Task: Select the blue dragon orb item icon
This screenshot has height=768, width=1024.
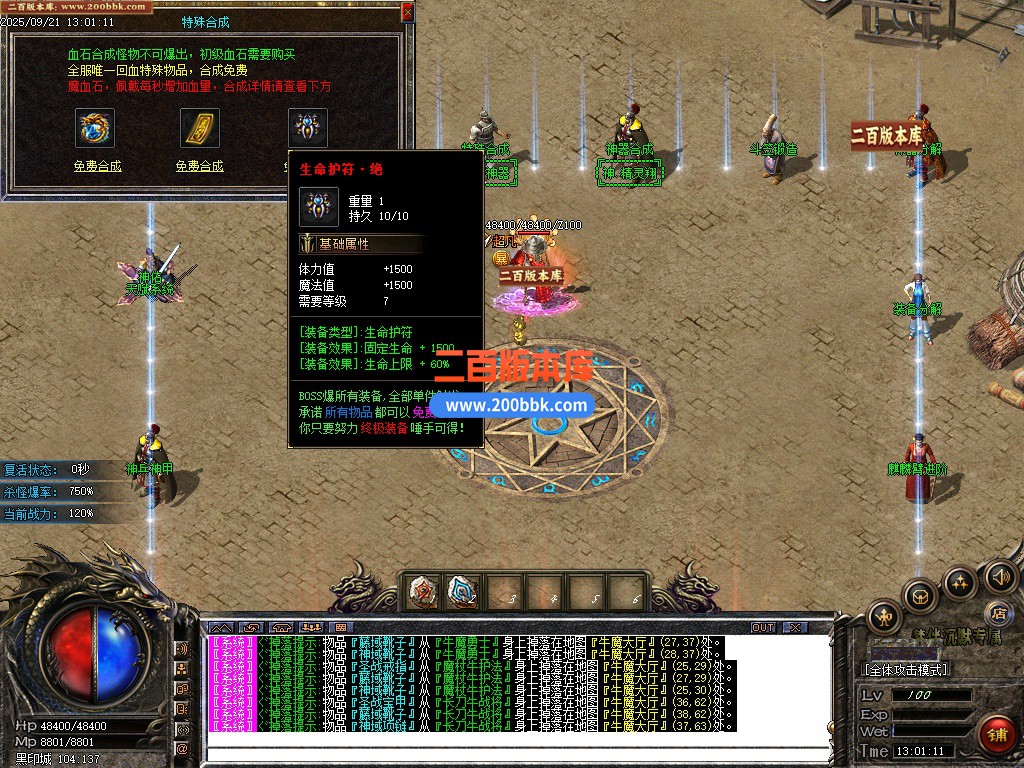Action: pyautogui.click(x=95, y=128)
